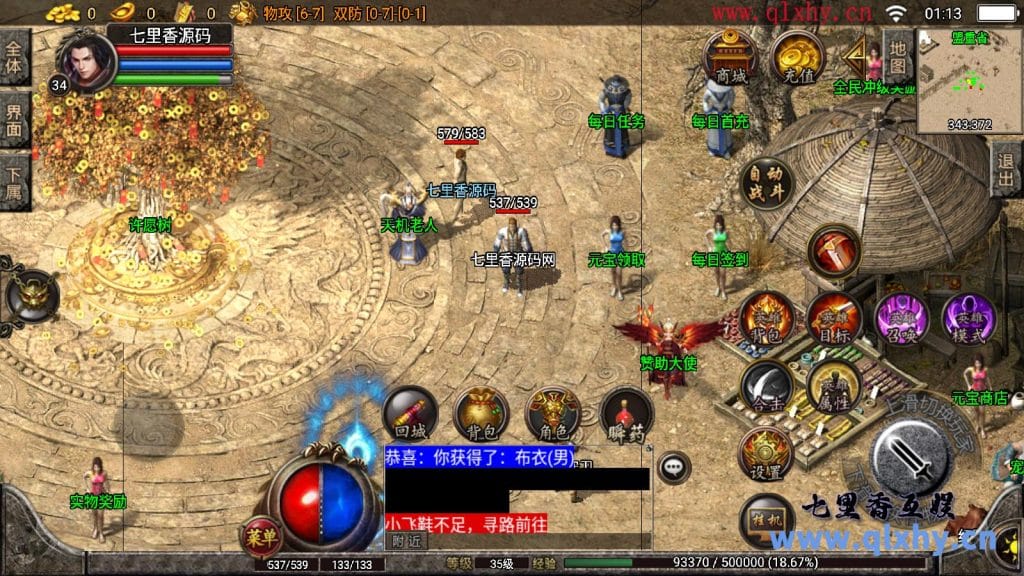This screenshot has width=1024, height=576.
Task: Activate the red slash skill icon
Action: 833,251
